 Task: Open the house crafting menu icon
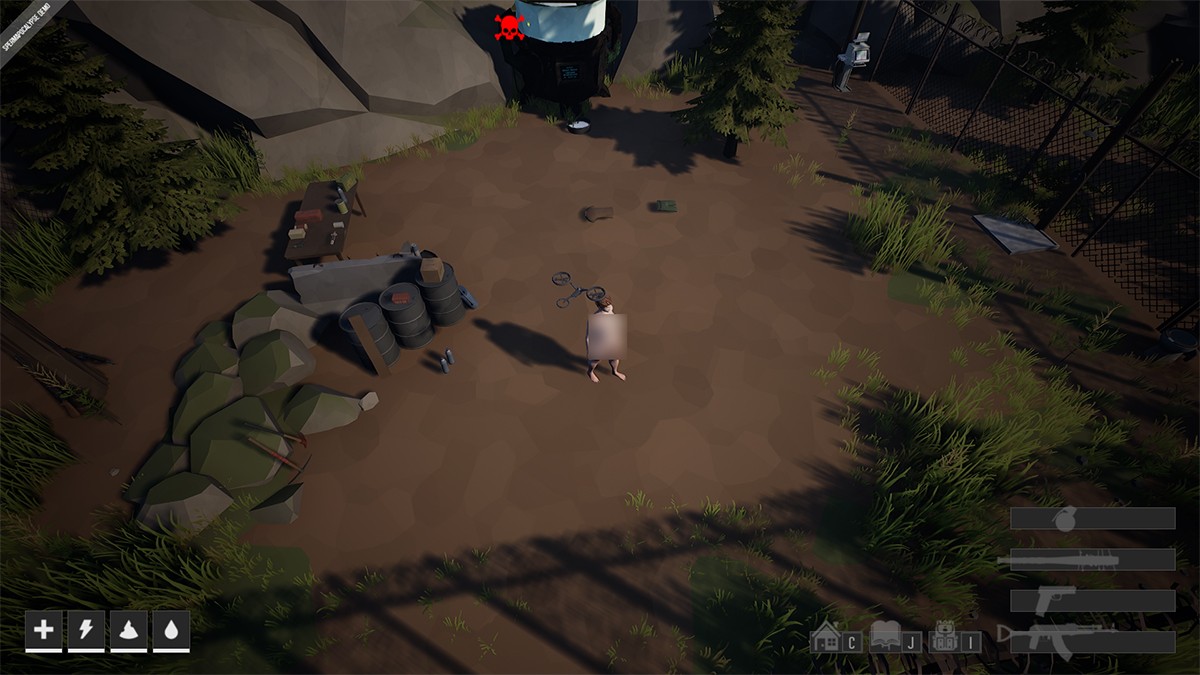coord(826,636)
